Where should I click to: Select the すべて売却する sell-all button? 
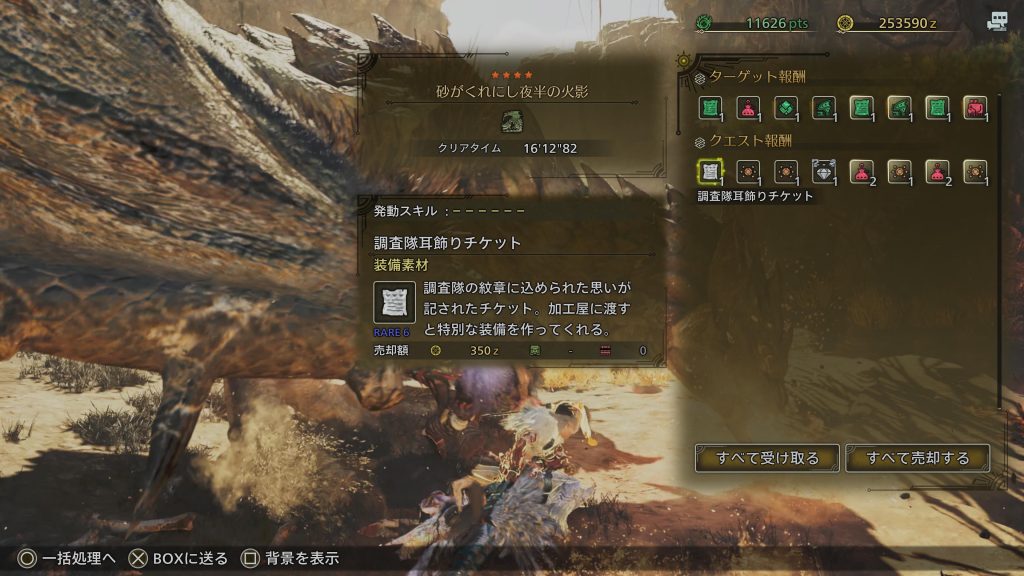[x=917, y=458]
